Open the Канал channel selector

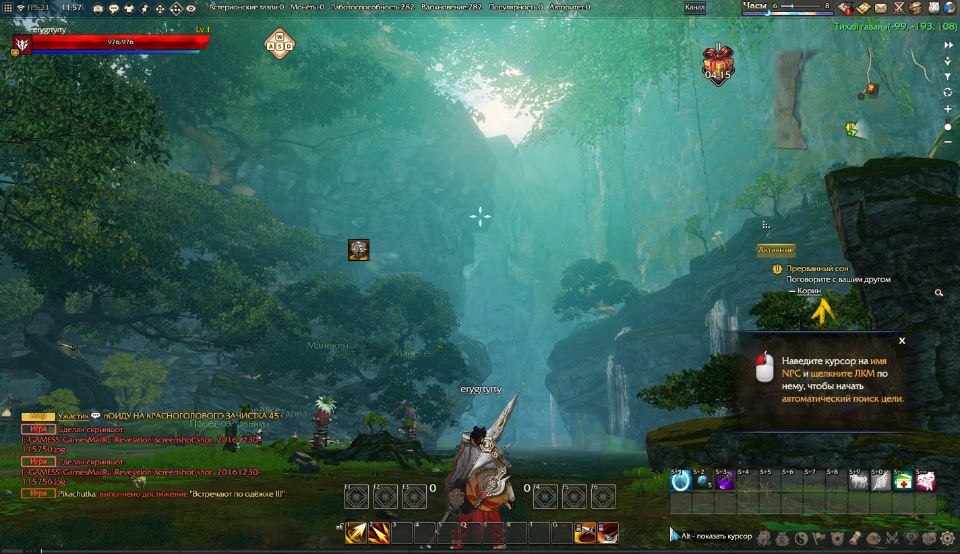[694, 7]
